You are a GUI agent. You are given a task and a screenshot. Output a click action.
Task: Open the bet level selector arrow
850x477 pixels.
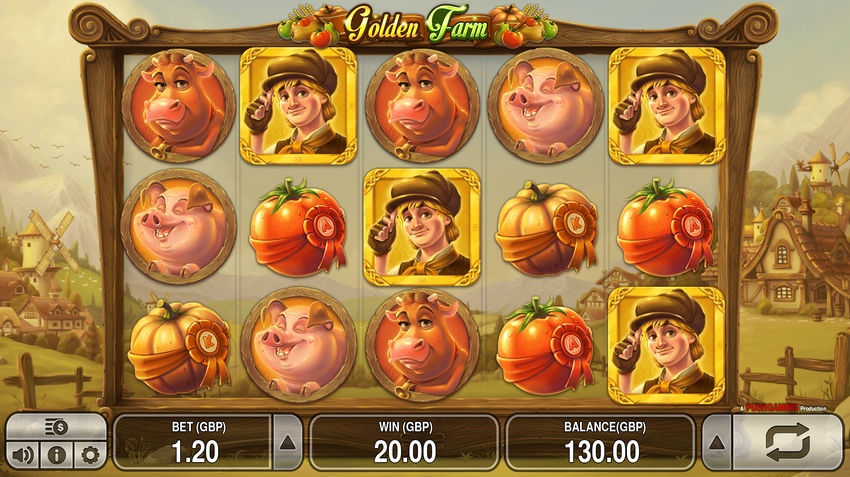(287, 442)
